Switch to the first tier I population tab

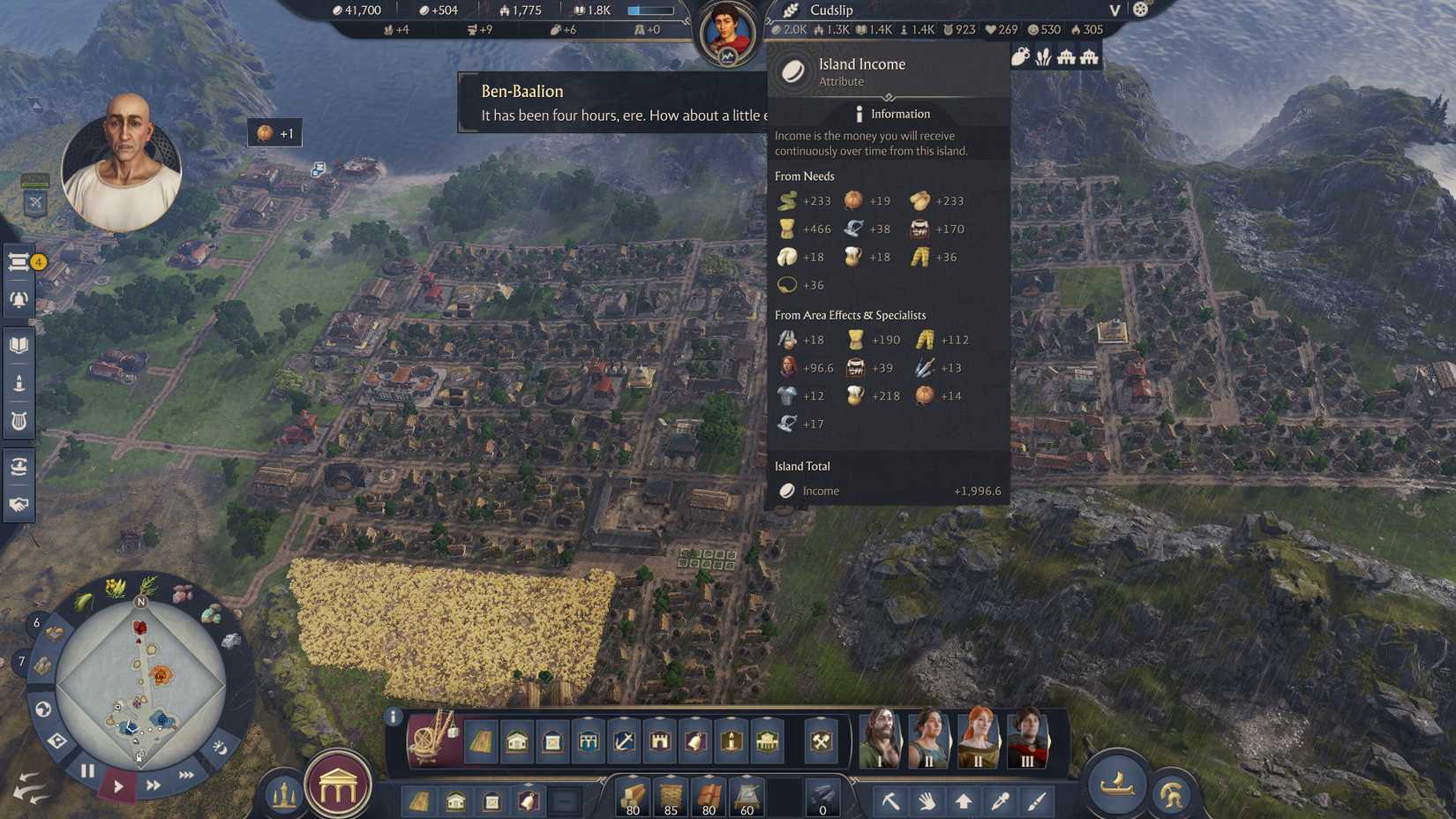pyautogui.click(x=879, y=740)
